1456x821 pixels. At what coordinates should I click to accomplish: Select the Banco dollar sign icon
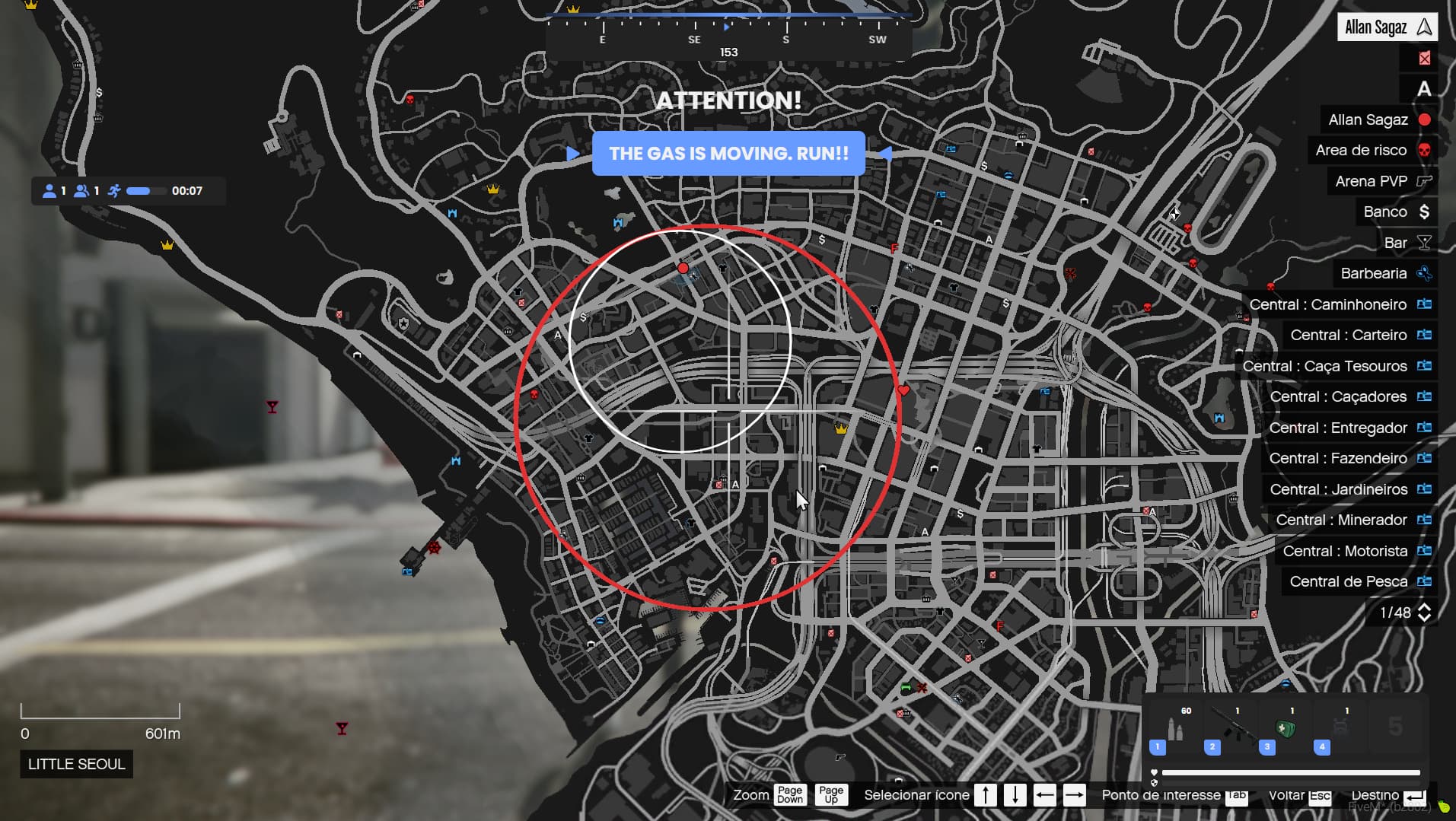1424,212
